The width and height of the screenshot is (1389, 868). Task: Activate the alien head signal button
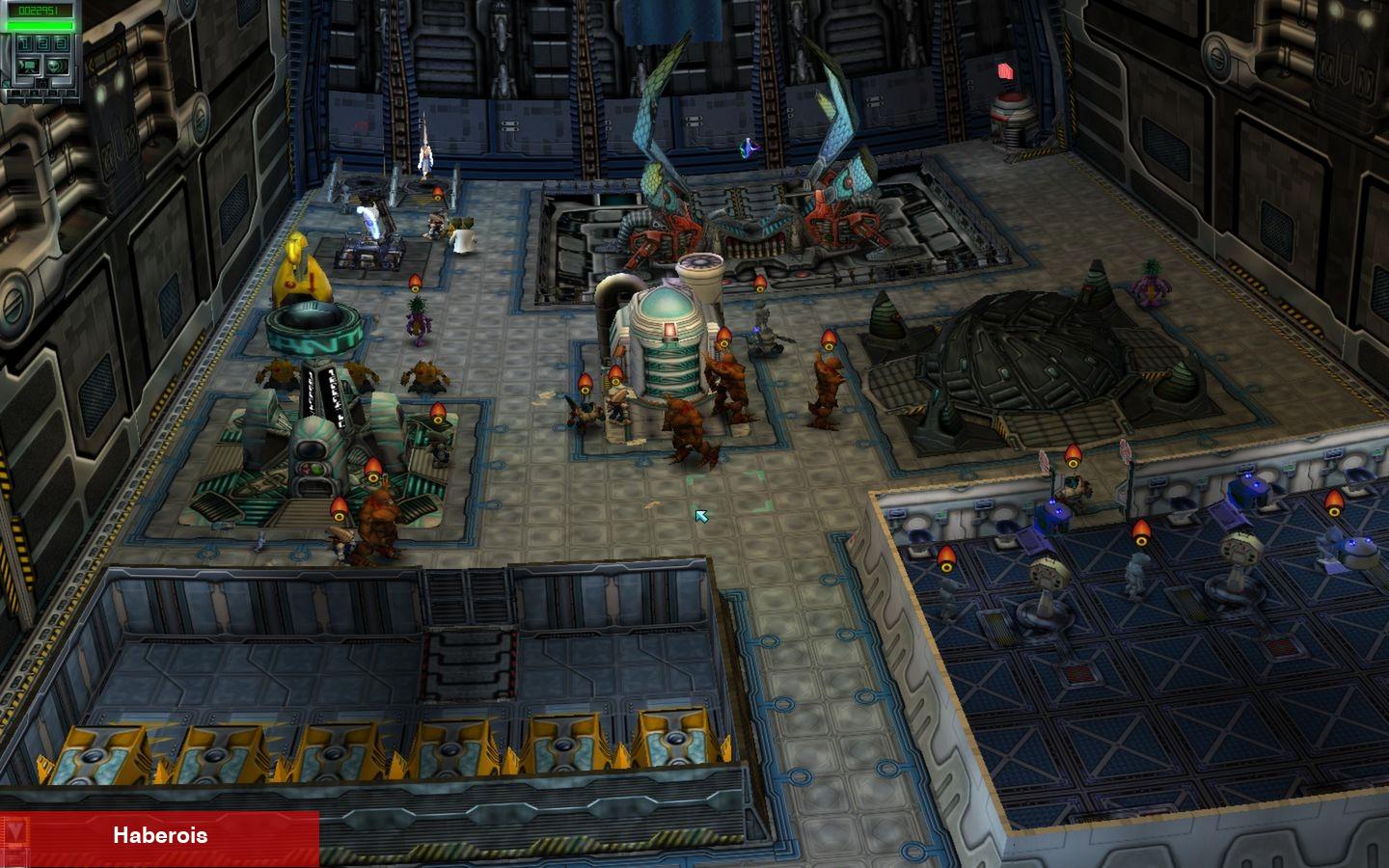(x=56, y=66)
